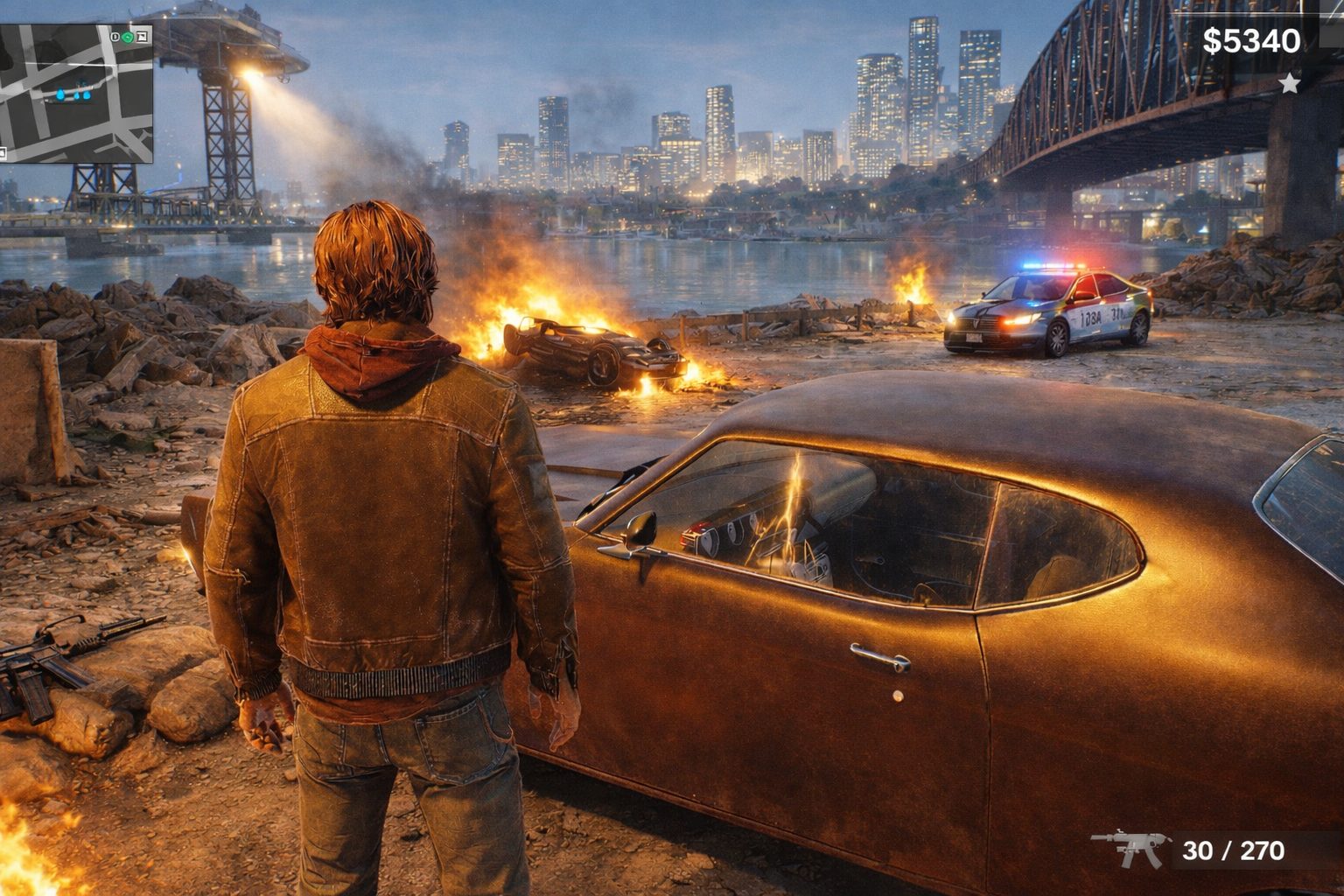This screenshot has width=1344, height=896.
Task: Click the wanted level star
Action: (x=1289, y=84)
